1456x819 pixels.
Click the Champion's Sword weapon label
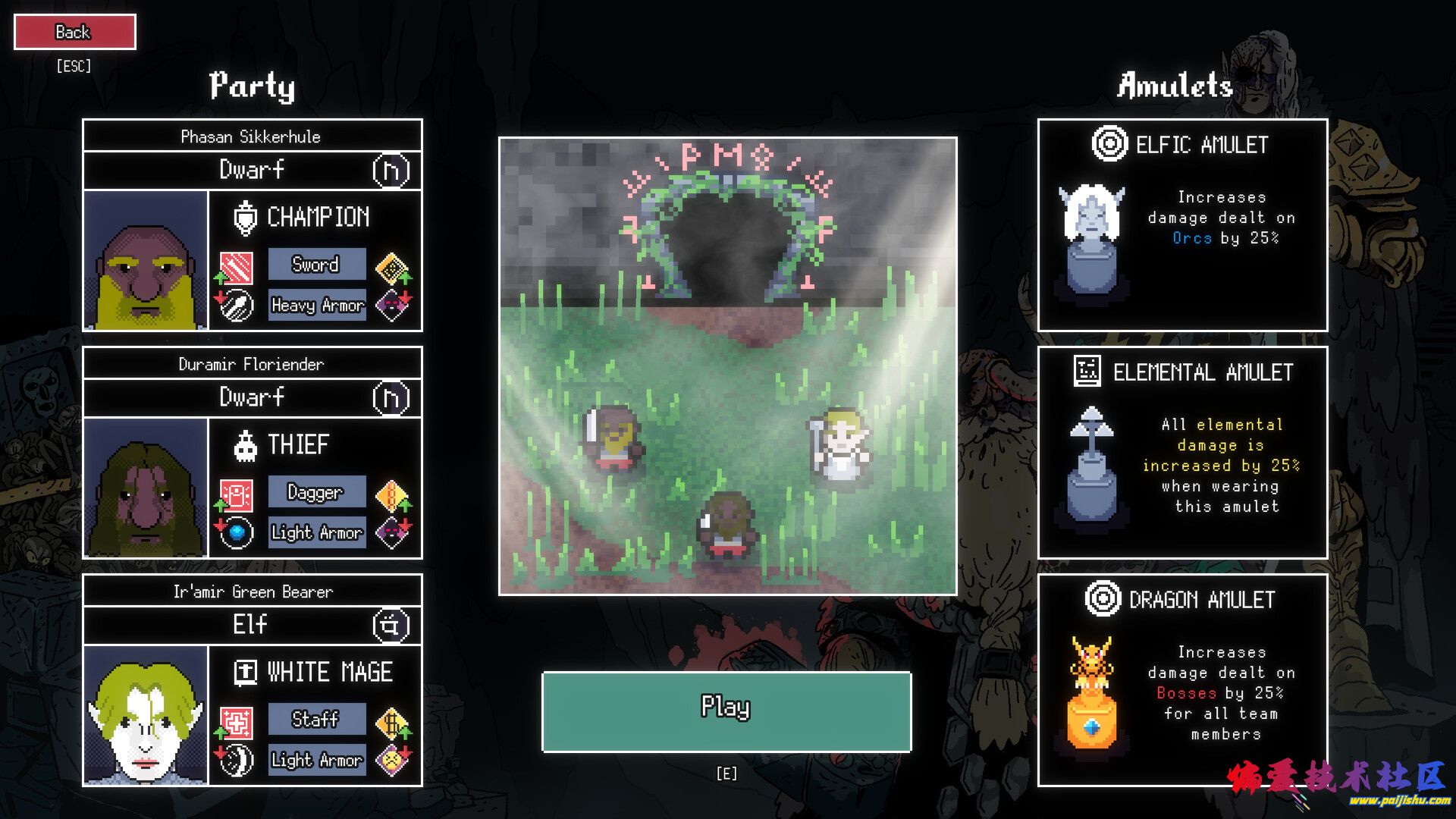316,265
